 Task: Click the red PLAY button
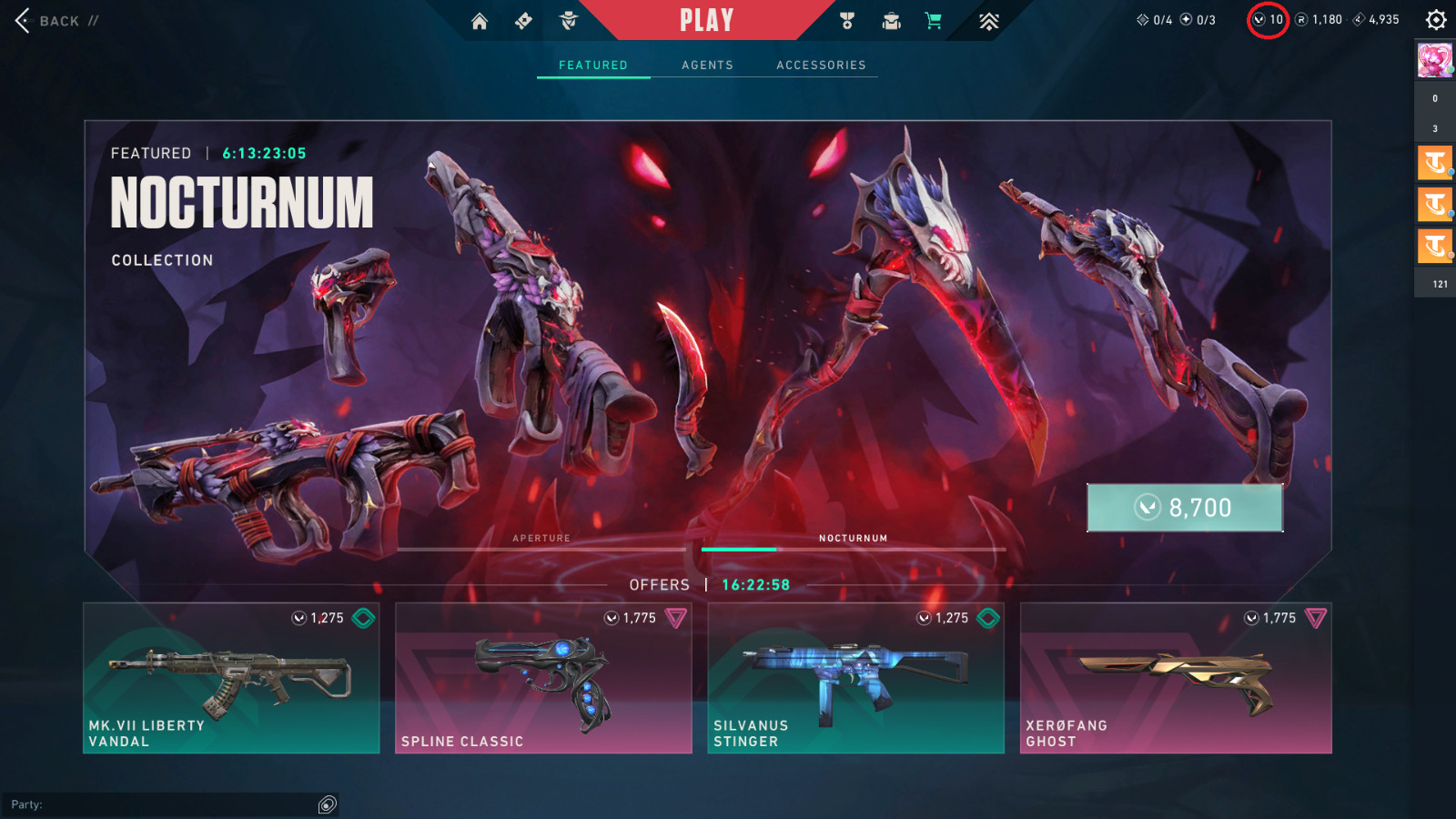coord(706,20)
